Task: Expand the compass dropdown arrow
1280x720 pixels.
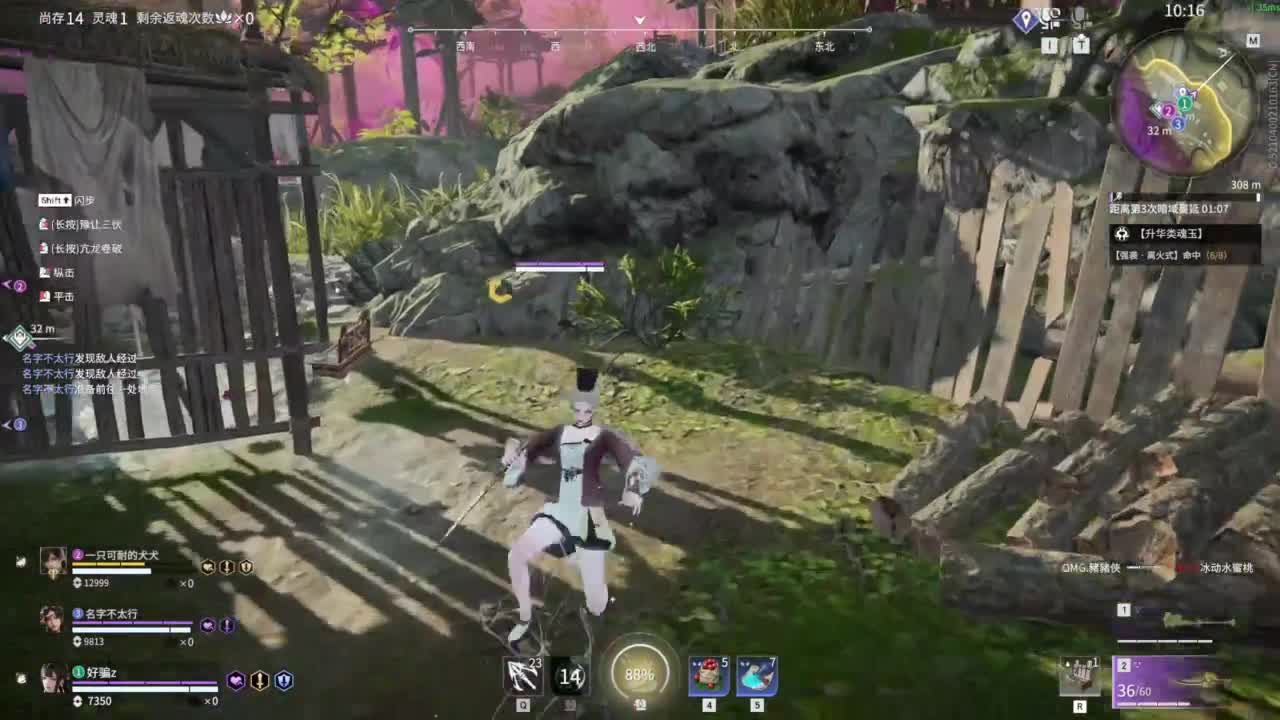Action: point(639,20)
